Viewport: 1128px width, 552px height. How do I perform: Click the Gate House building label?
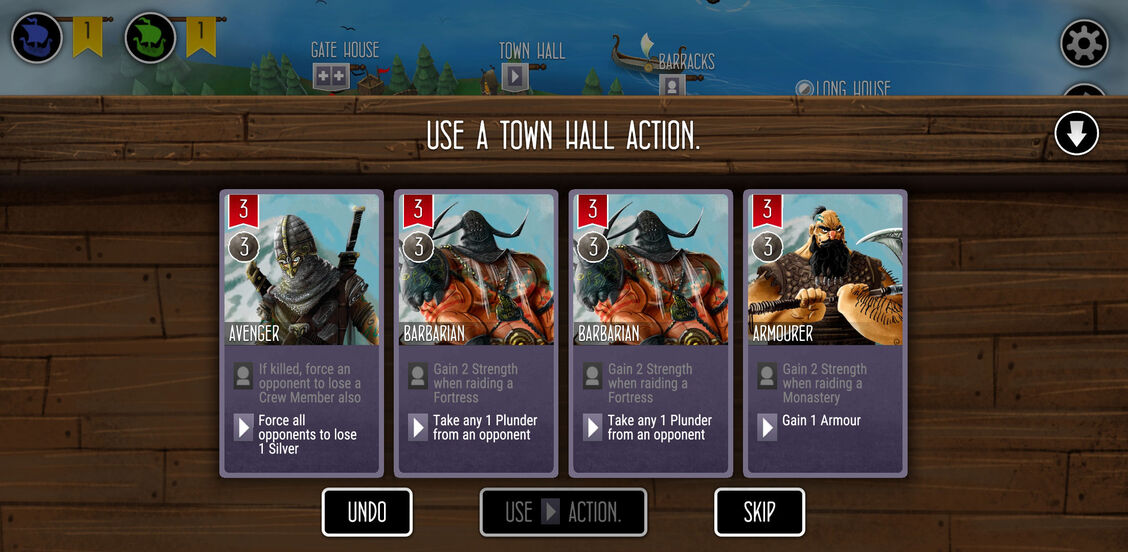point(345,50)
